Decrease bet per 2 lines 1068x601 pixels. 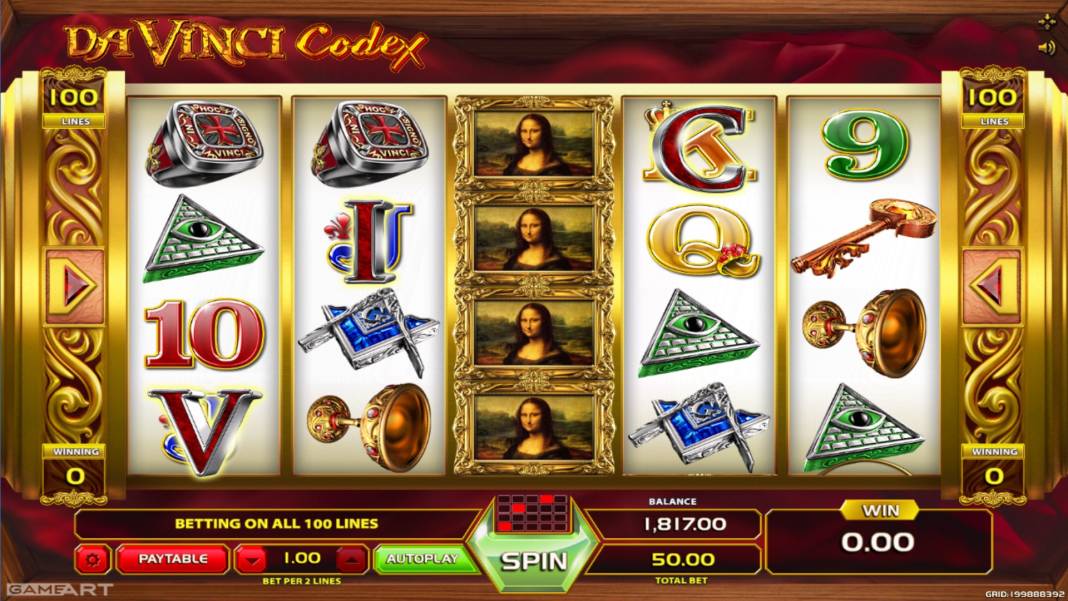(250, 558)
